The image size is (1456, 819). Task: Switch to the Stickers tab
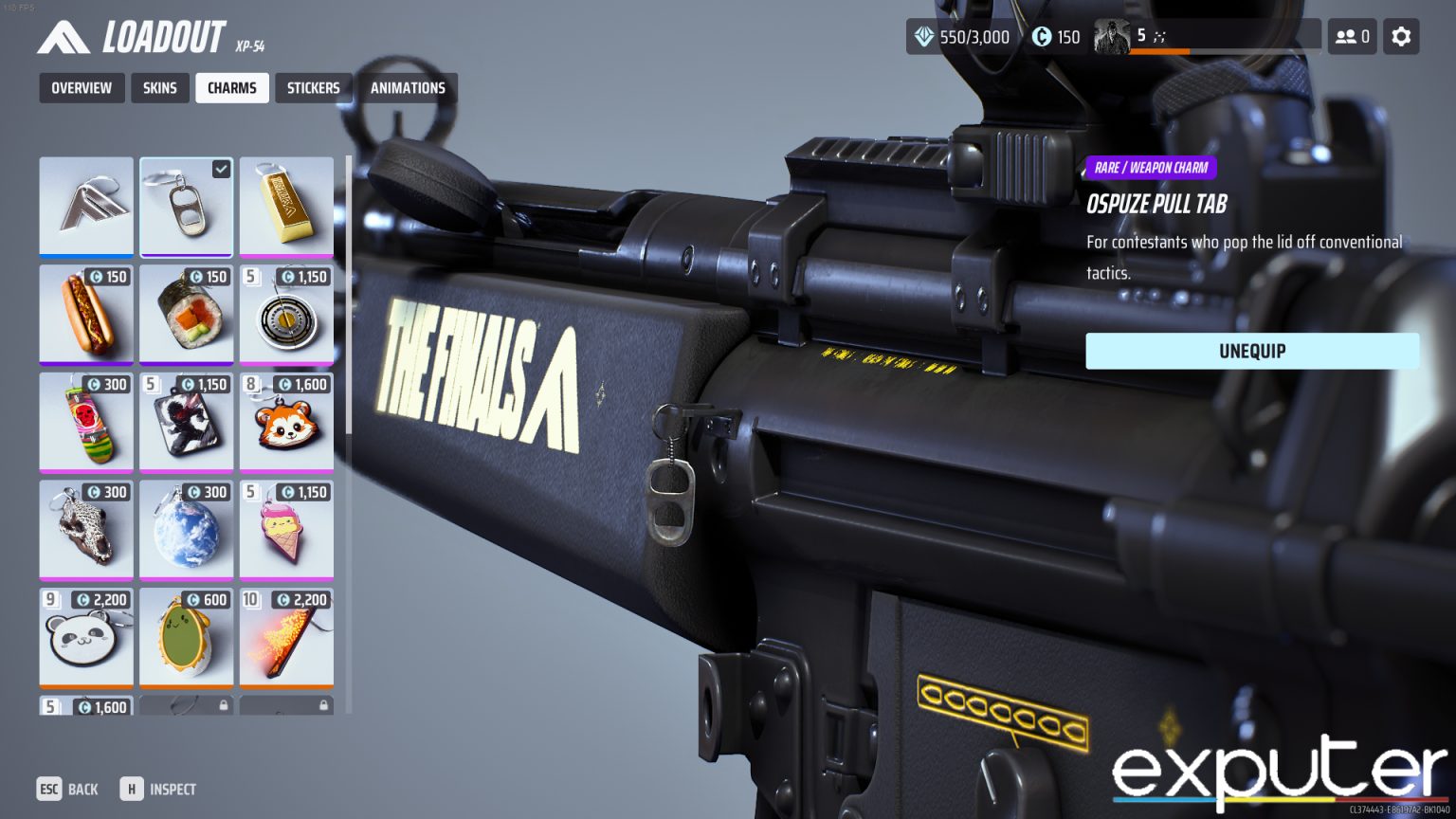pos(314,88)
